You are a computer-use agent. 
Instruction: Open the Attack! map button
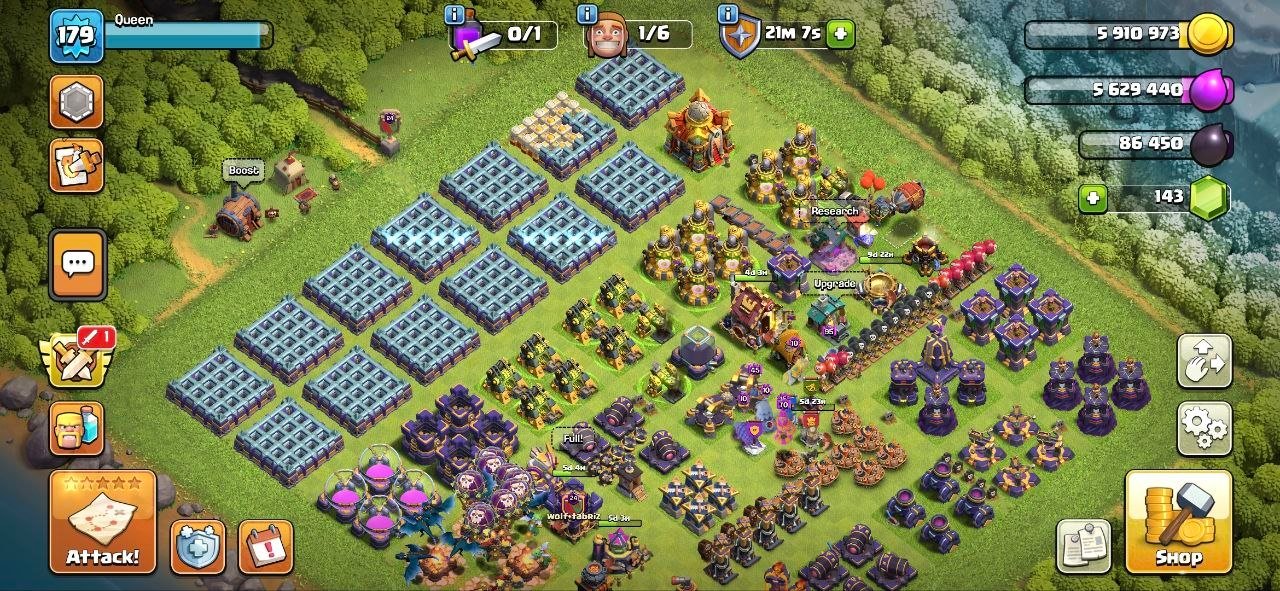pyautogui.click(x=103, y=522)
